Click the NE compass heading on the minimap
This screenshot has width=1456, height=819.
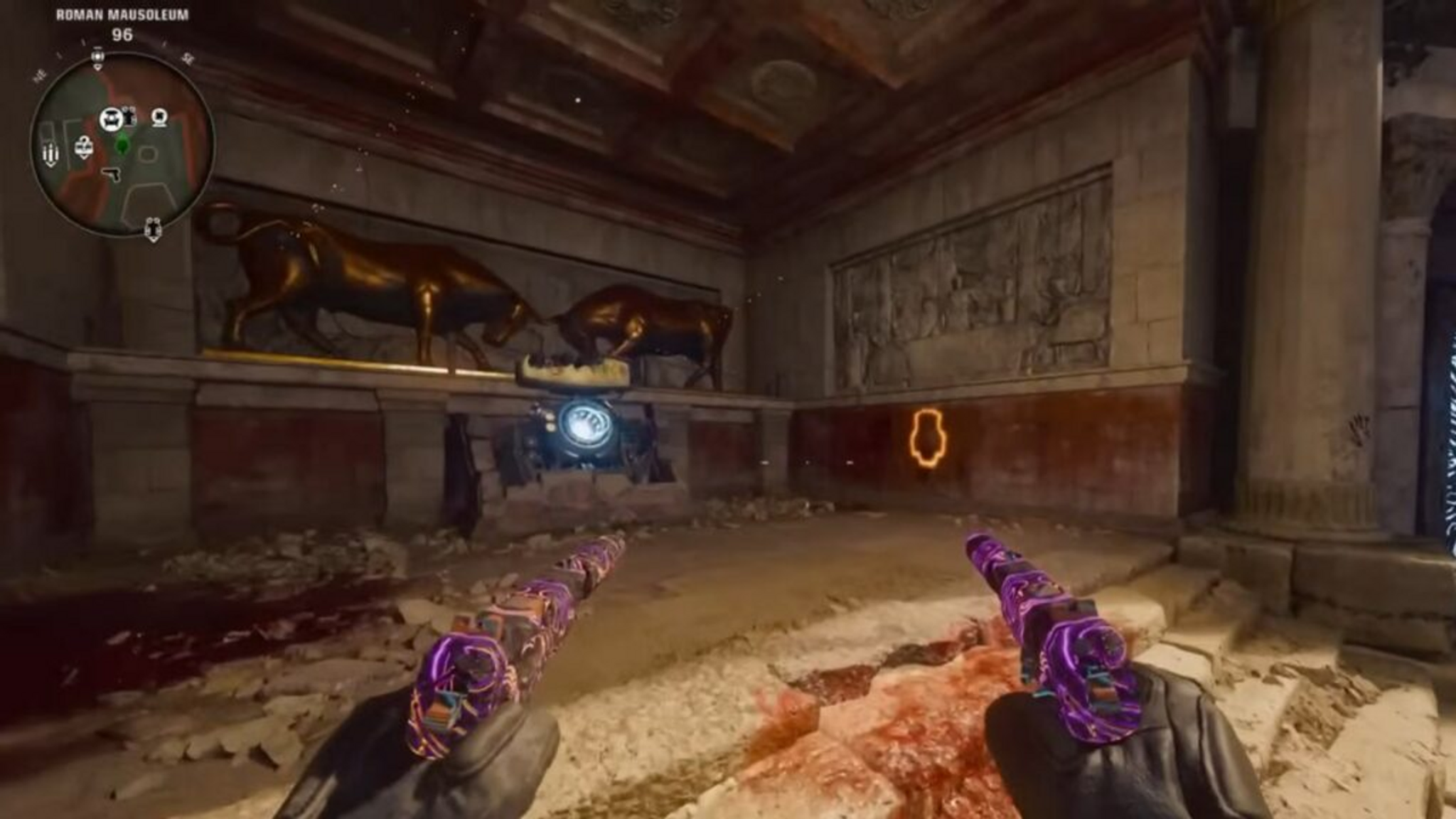41,75
